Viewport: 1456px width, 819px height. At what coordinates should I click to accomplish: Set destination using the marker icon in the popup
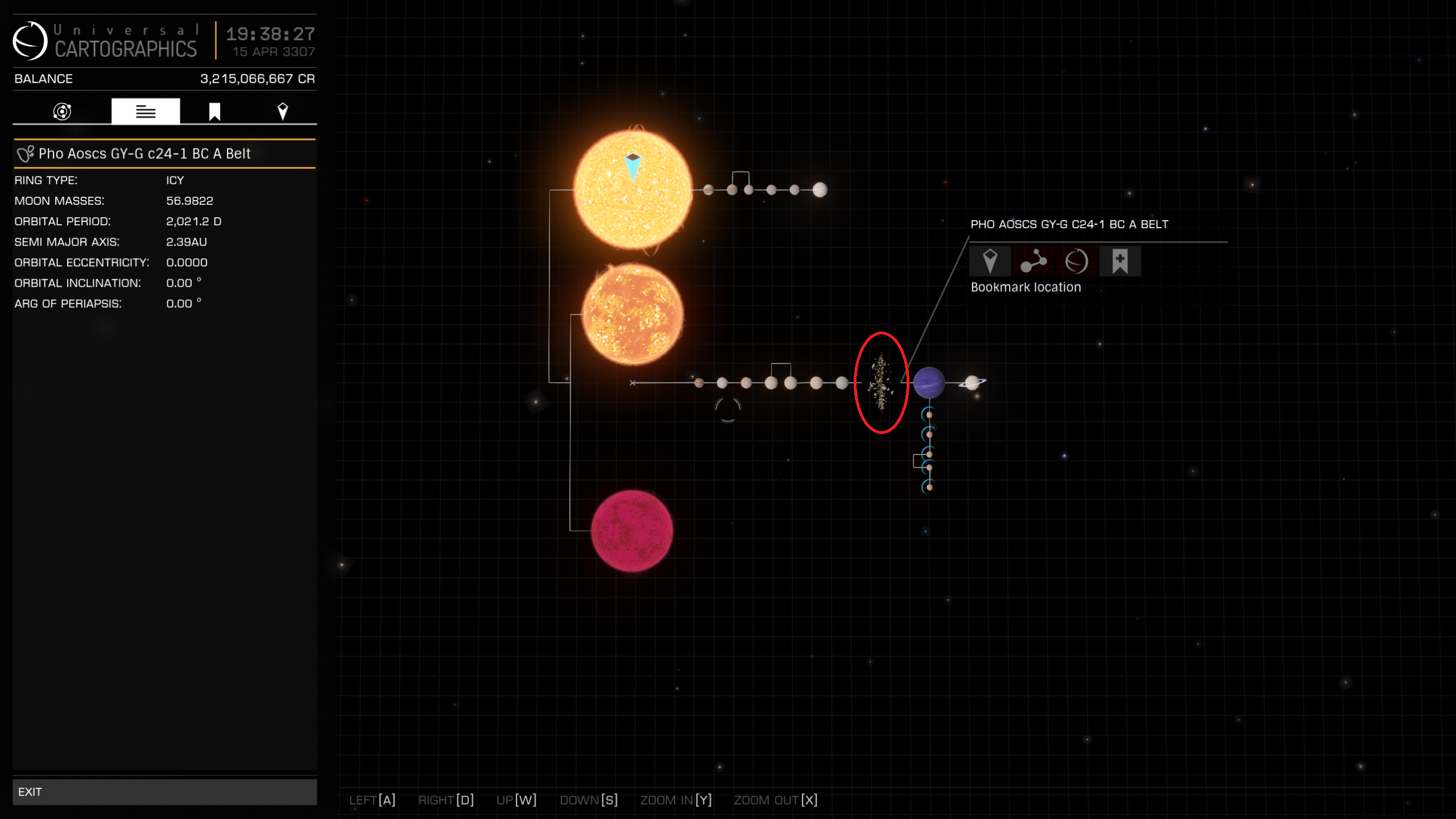pyautogui.click(x=990, y=261)
